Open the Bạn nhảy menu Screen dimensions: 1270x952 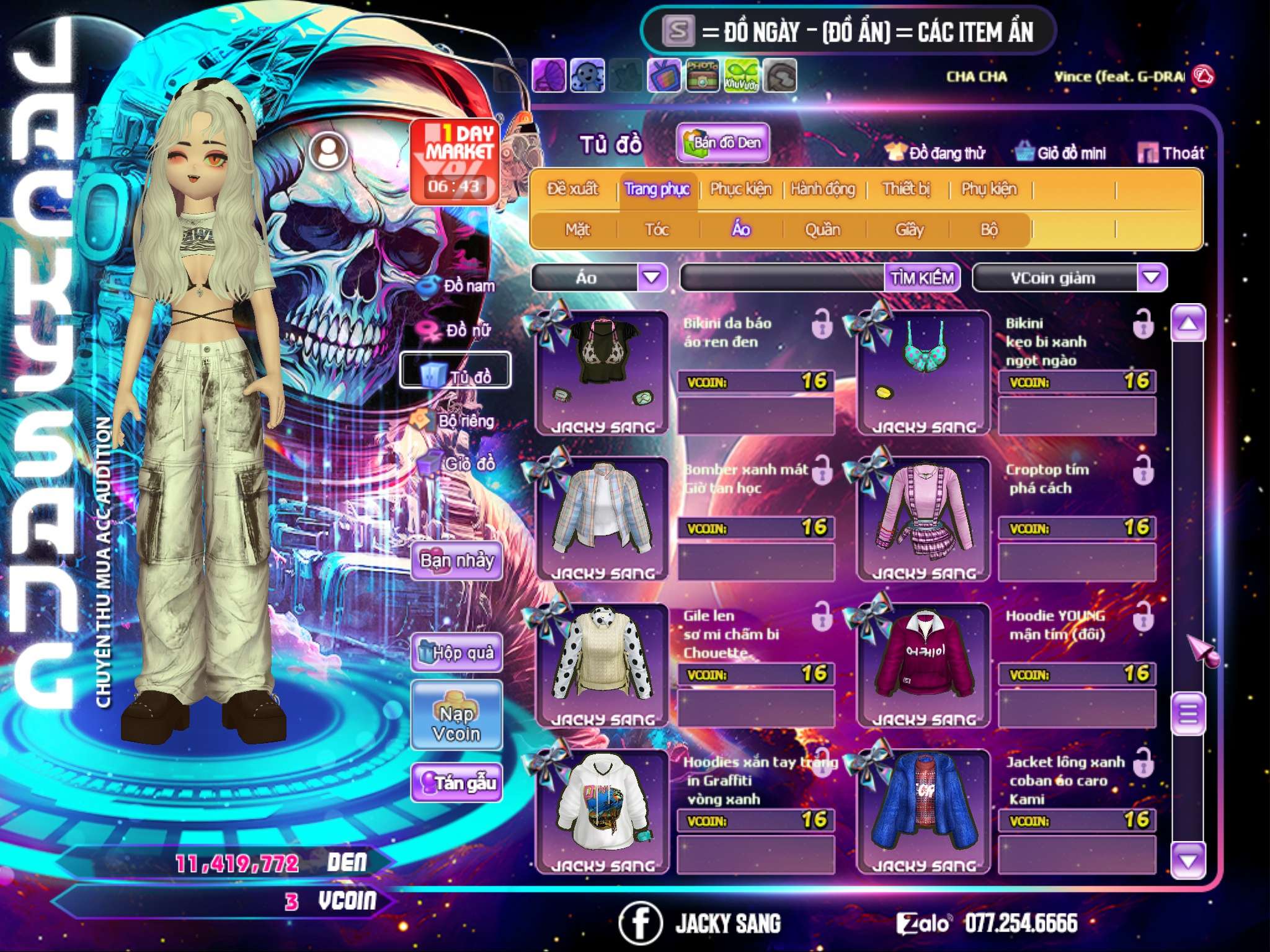457,561
